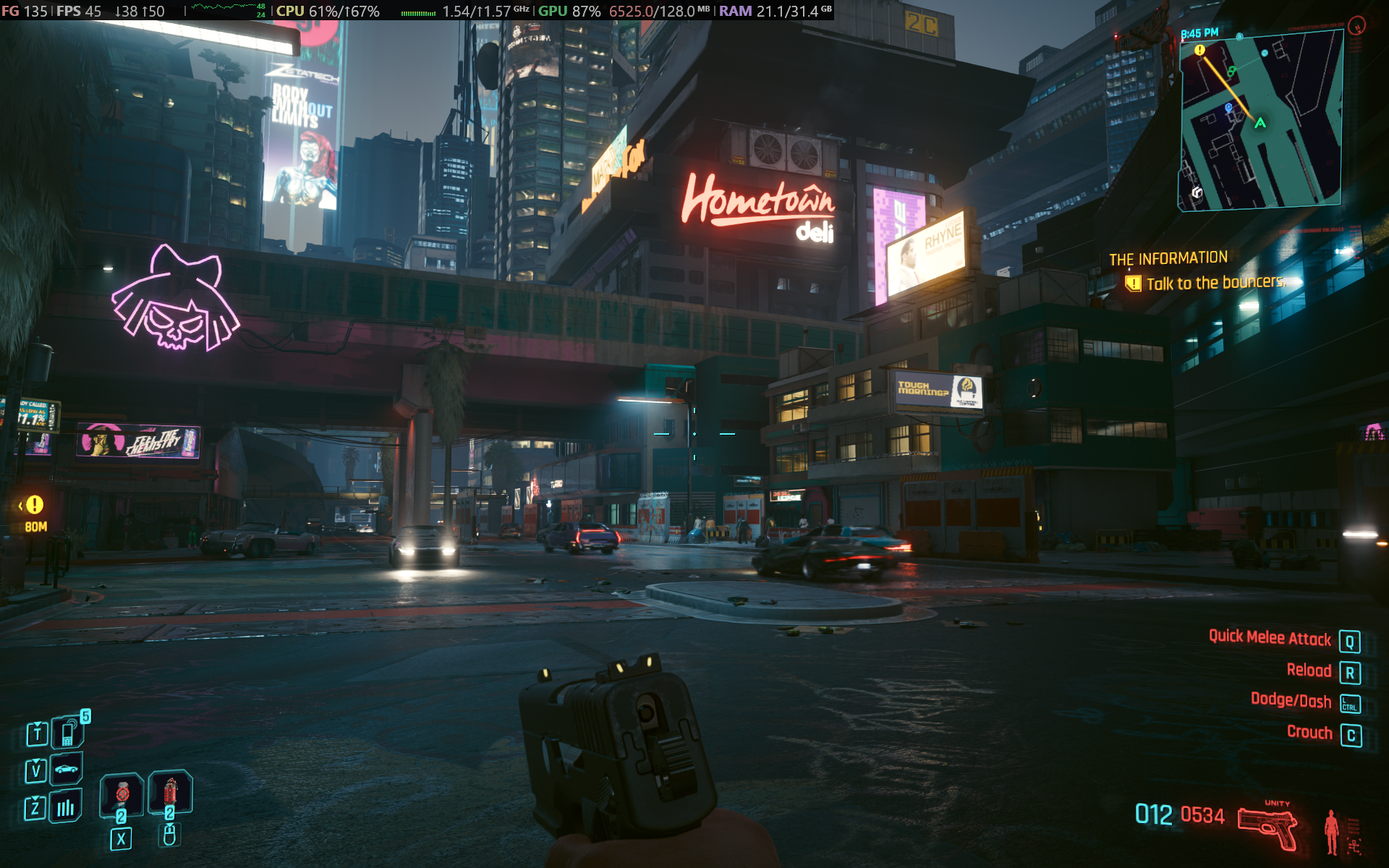Click the yellow exclamation objective icon on minimap
This screenshot has height=868, width=1389.
(x=1200, y=50)
